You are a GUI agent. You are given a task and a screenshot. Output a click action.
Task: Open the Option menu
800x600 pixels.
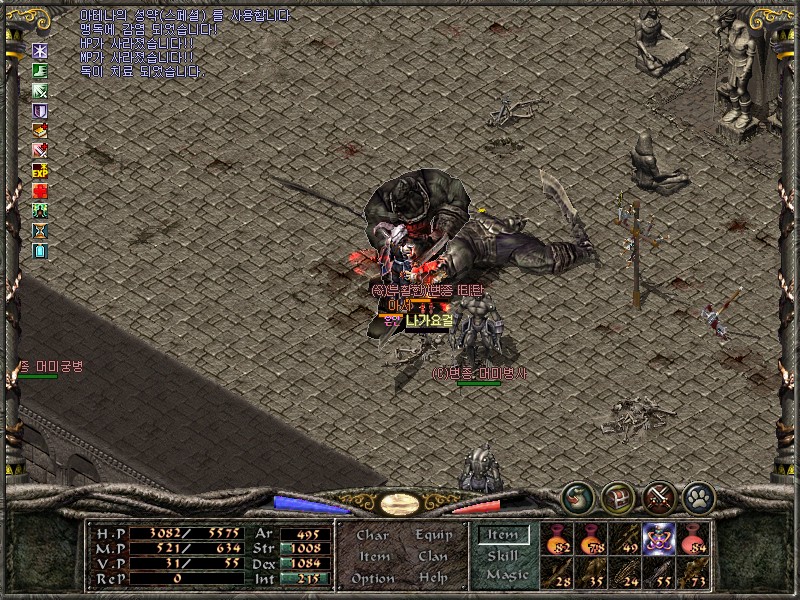point(372,578)
